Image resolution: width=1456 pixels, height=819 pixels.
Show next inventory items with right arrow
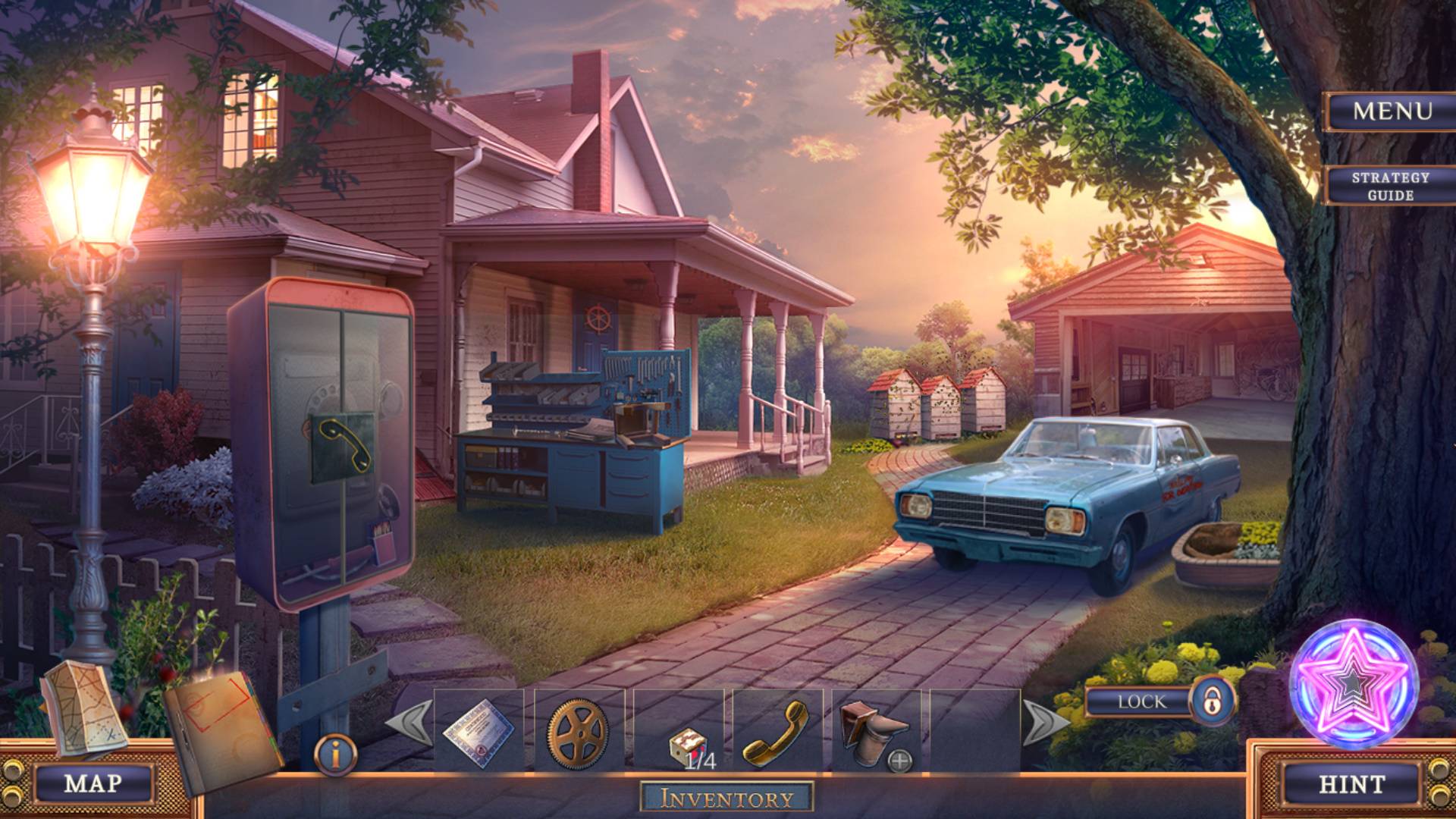tap(1046, 723)
